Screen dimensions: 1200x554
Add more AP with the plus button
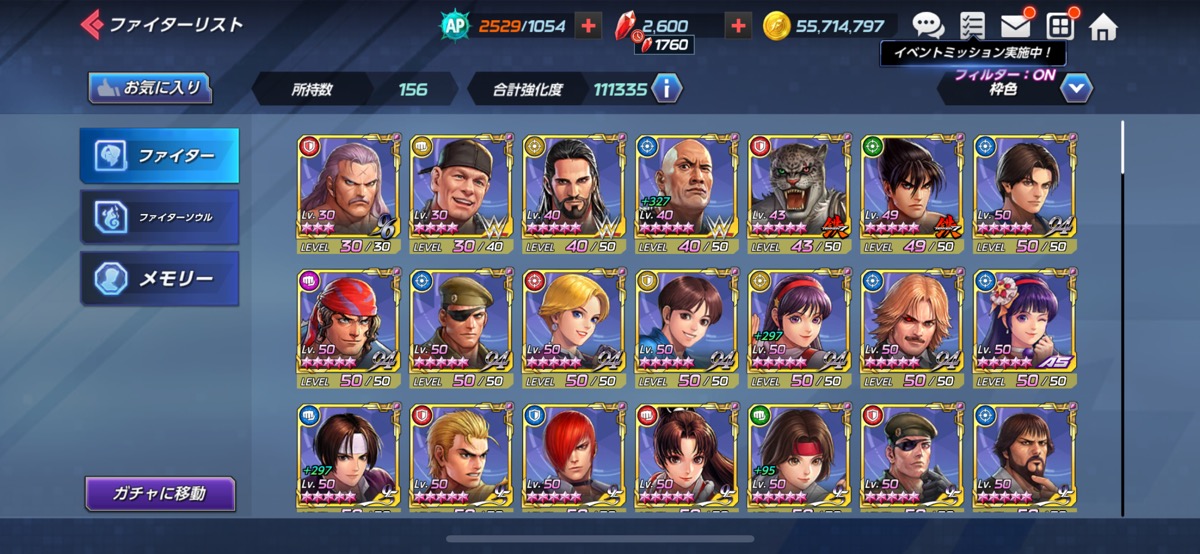coord(587,26)
